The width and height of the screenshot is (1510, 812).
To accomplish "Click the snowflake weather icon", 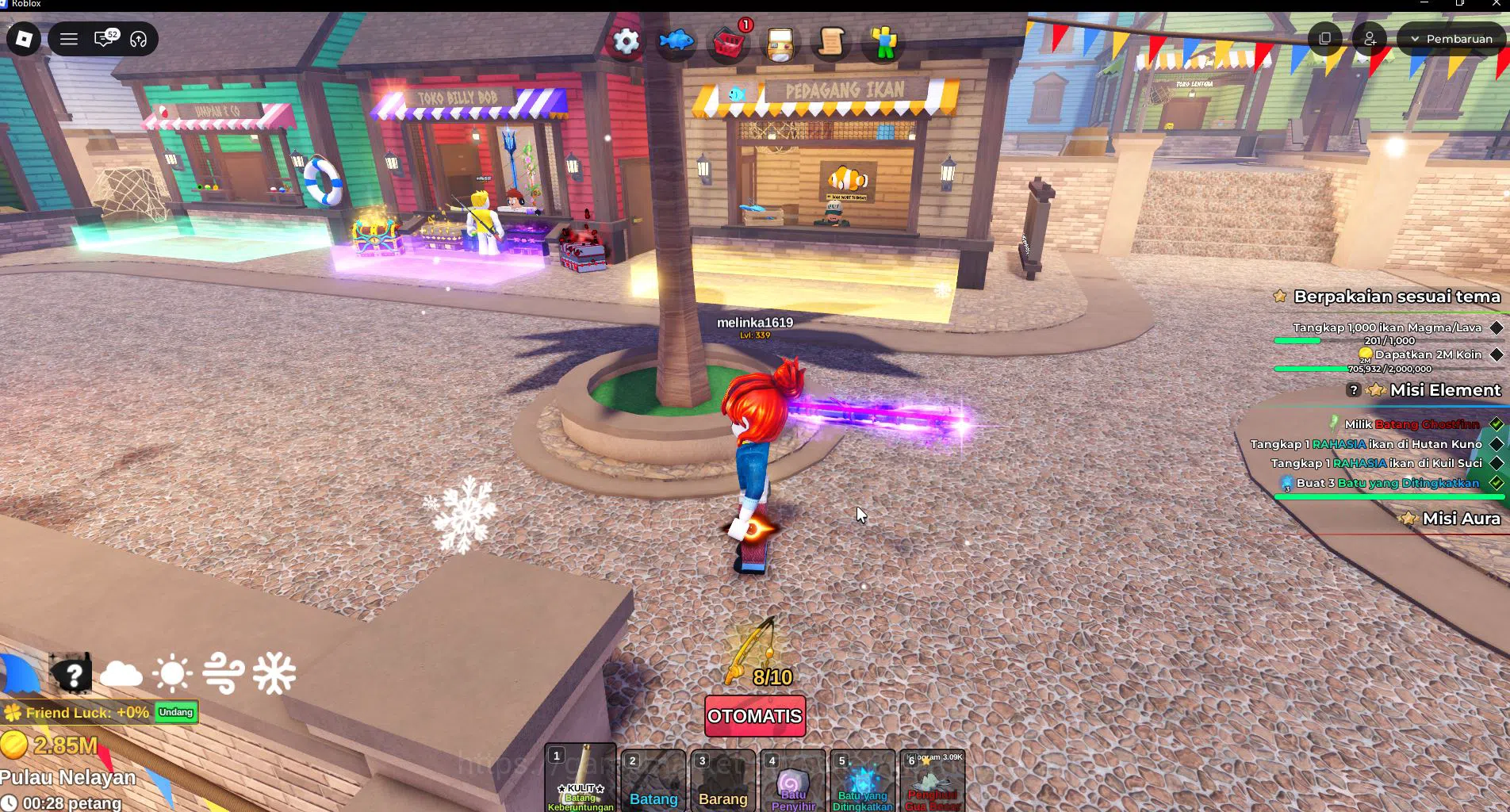I will coord(273,672).
